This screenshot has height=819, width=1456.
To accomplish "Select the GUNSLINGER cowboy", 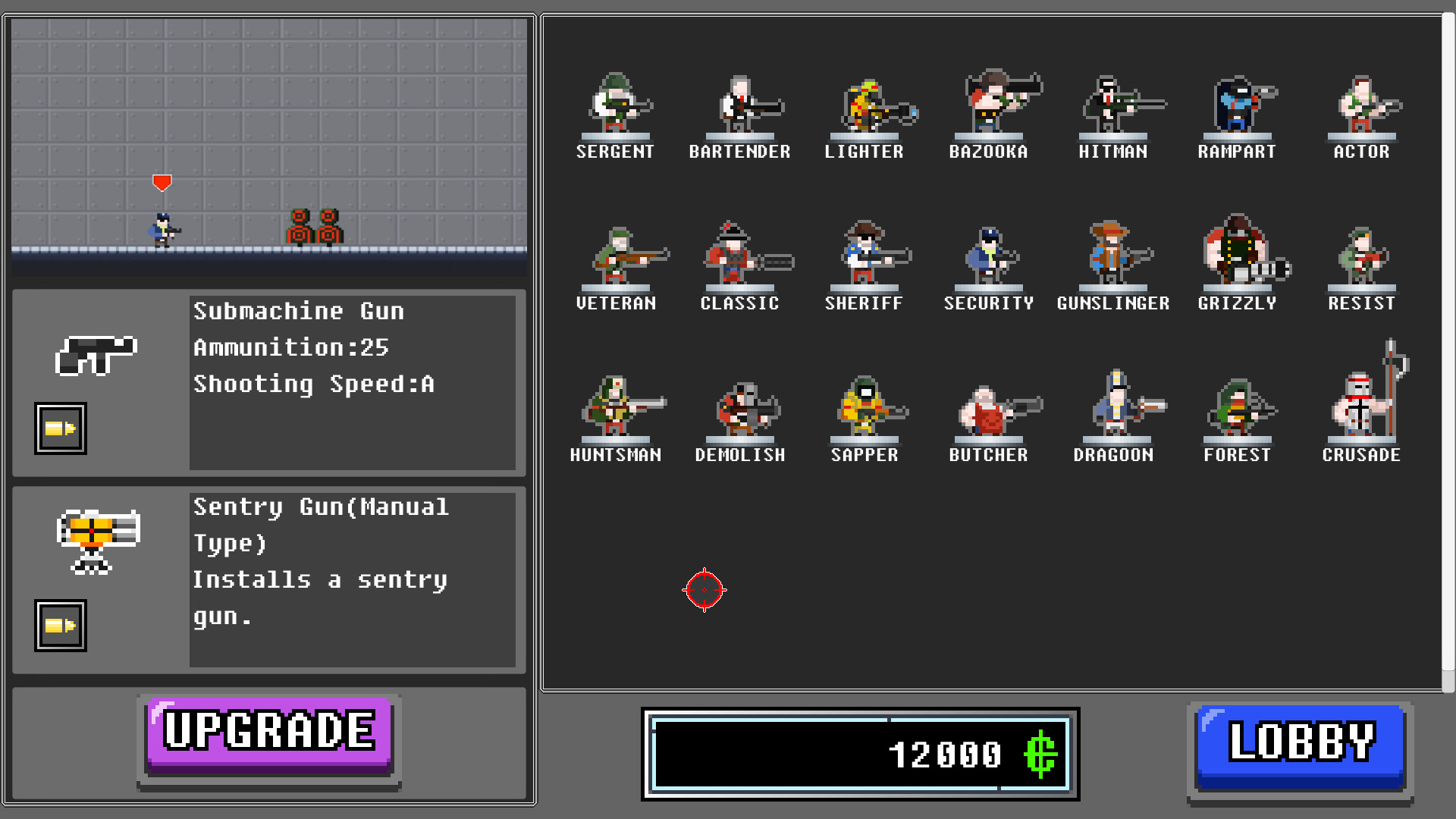I will coord(1112,258).
